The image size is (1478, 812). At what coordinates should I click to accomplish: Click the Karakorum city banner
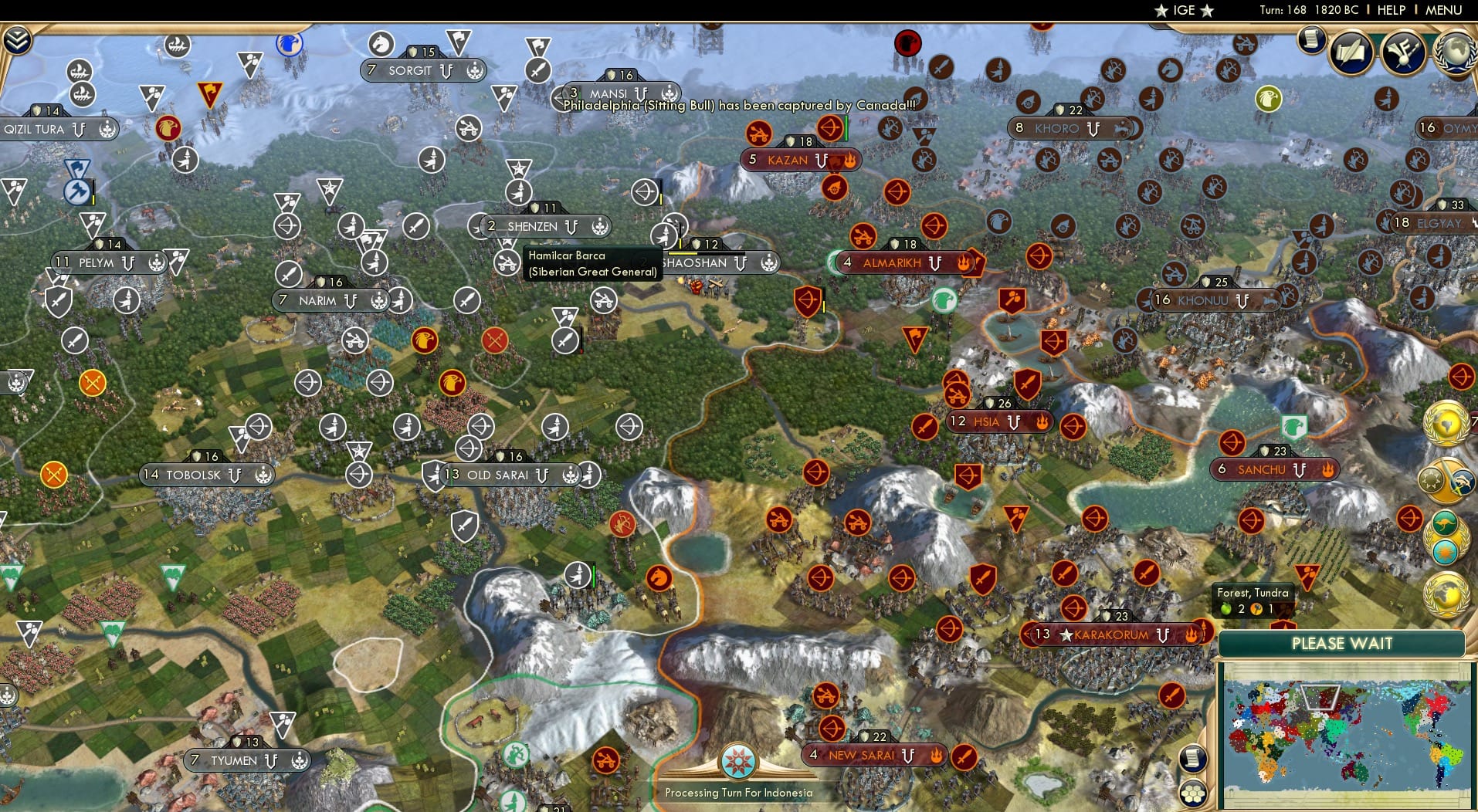(1113, 636)
